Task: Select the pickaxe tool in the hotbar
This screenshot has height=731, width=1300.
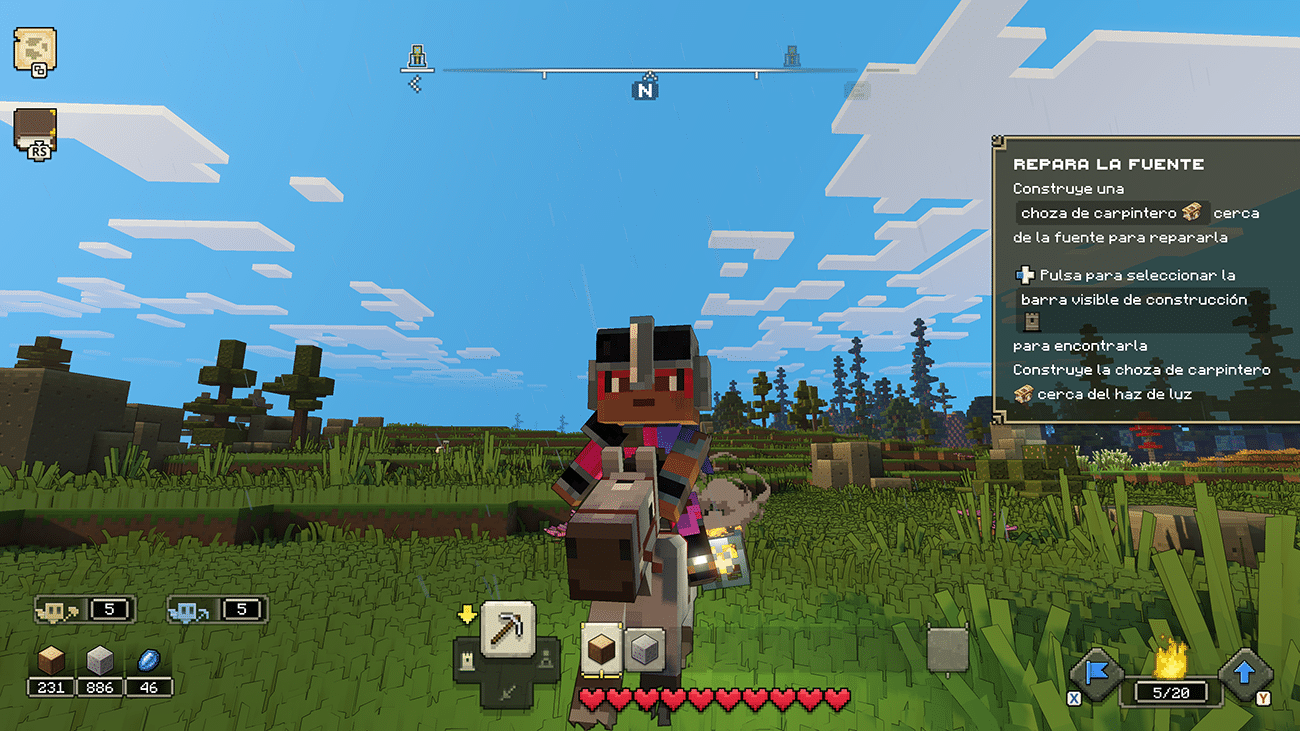Action: (x=508, y=630)
